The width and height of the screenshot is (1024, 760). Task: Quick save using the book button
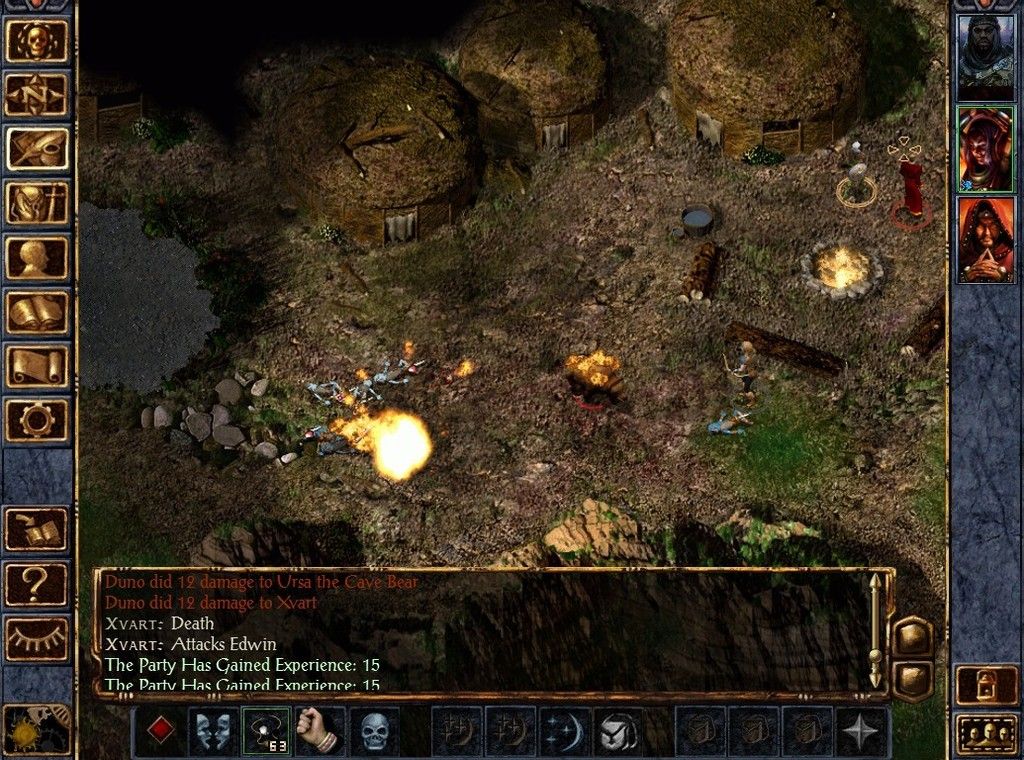(x=37, y=529)
